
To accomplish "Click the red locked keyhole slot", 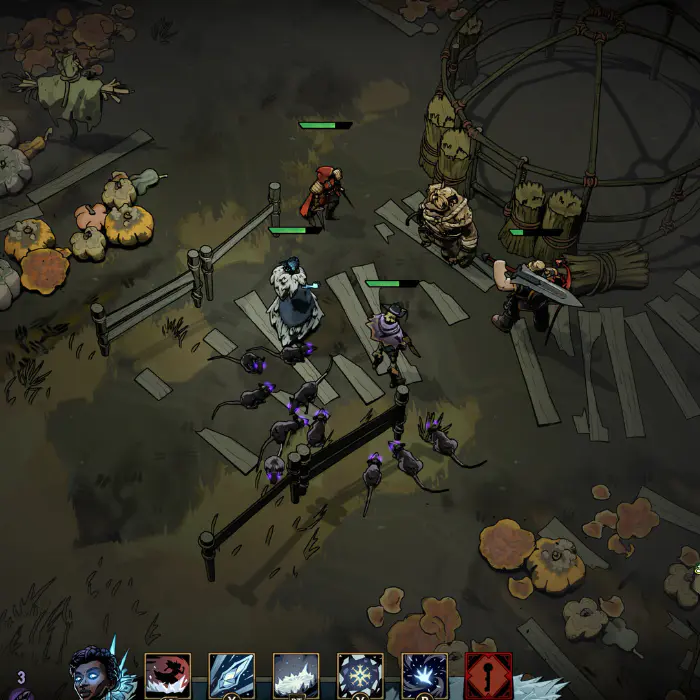I will [488, 677].
